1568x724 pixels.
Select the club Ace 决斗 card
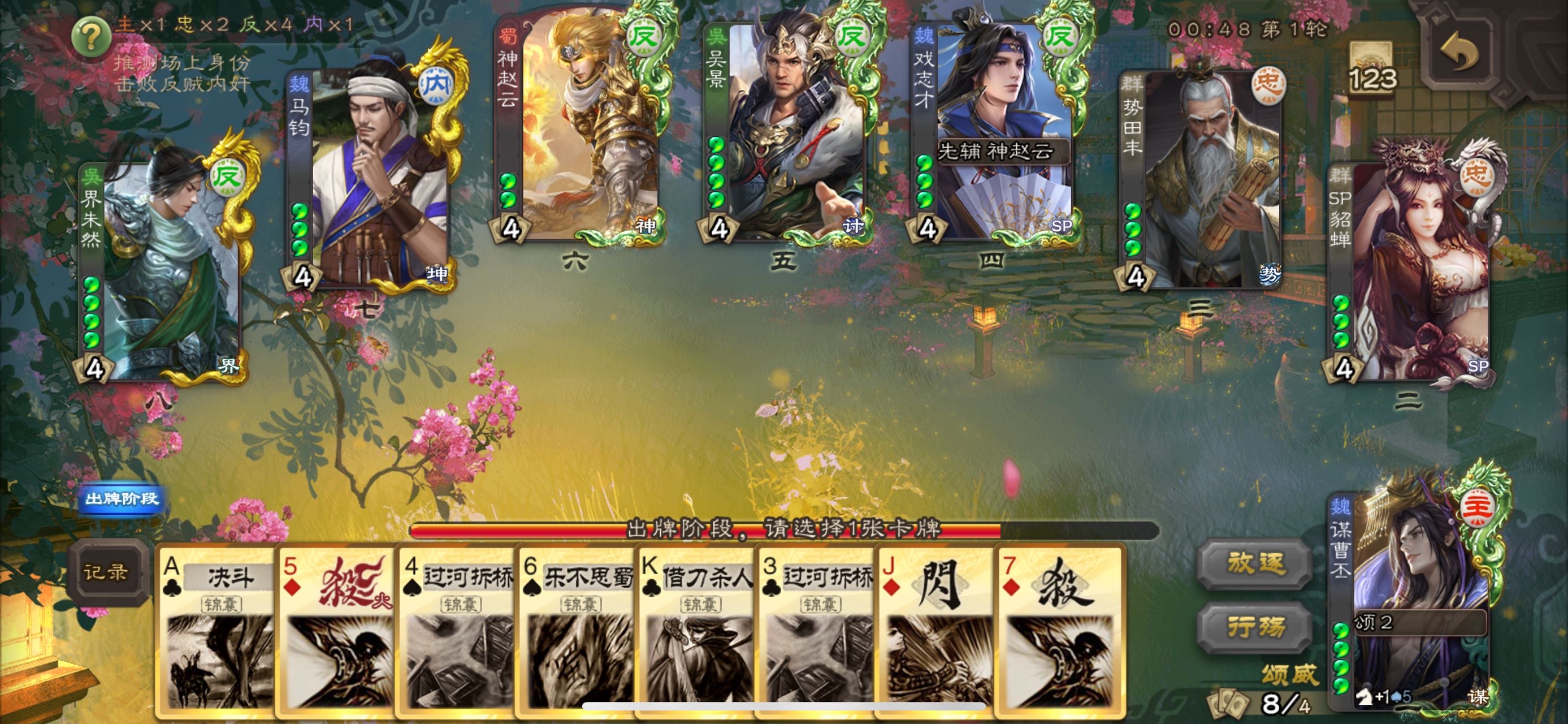point(216,633)
